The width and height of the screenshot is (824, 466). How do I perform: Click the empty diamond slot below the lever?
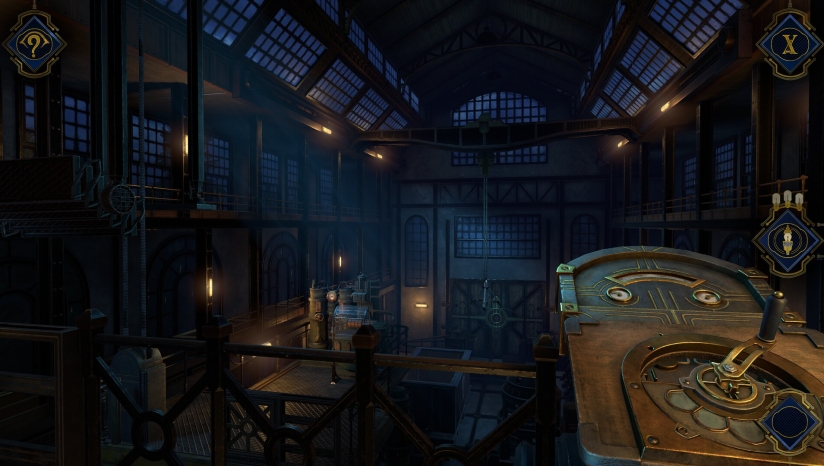point(789,421)
